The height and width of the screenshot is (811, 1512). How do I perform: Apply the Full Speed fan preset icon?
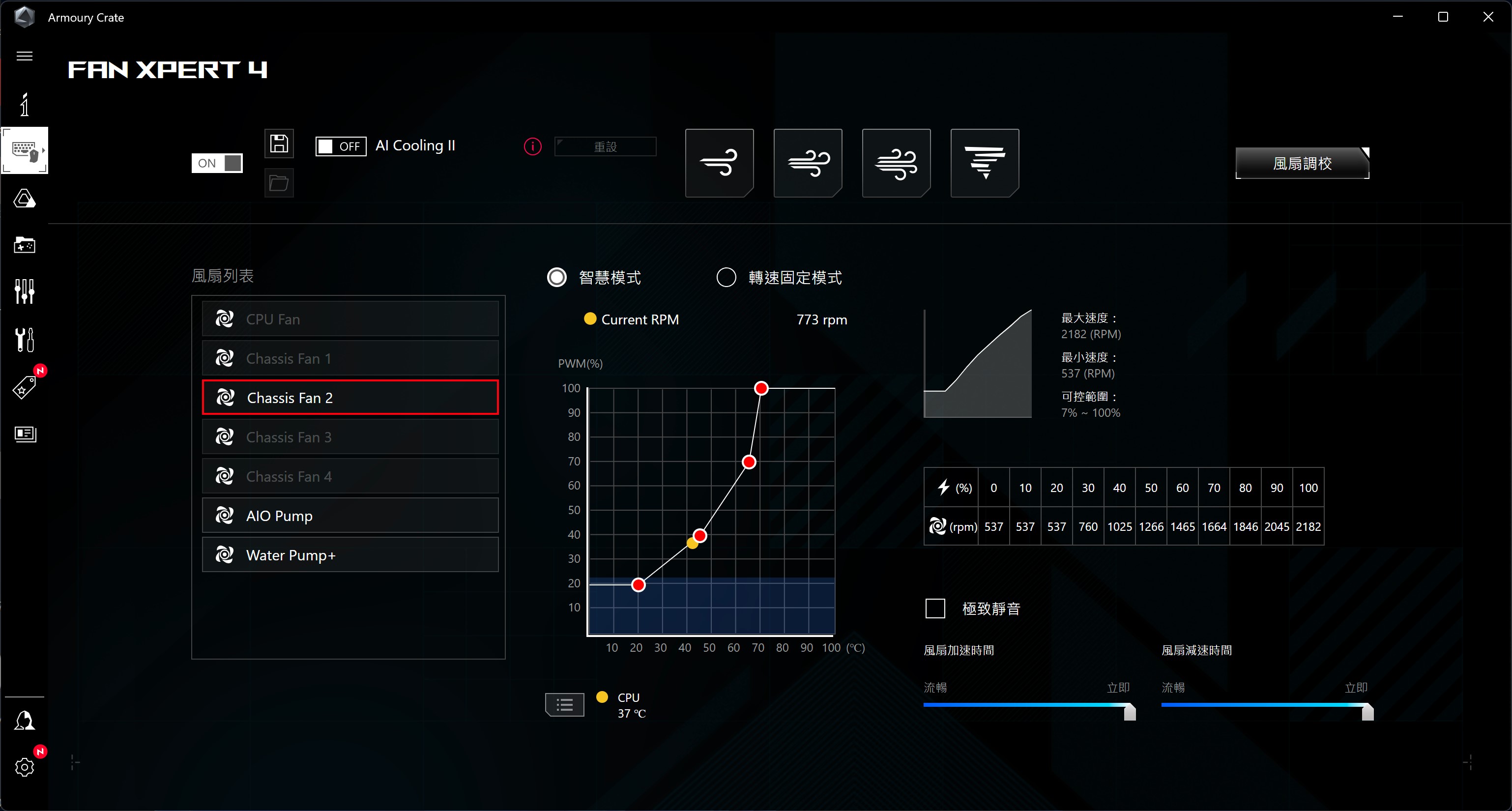click(x=985, y=163)
